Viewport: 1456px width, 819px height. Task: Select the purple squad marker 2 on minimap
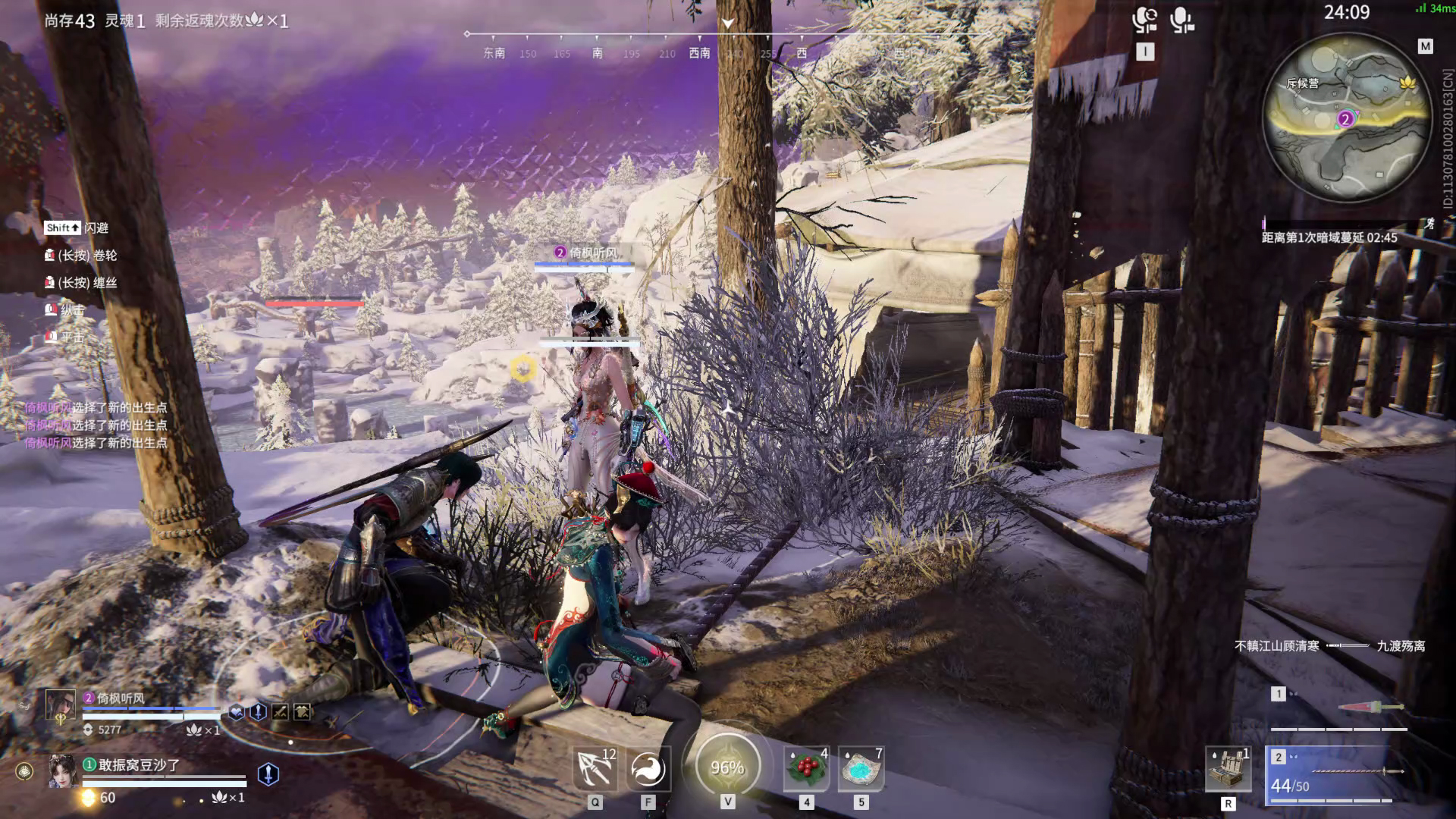(1345, 119)
